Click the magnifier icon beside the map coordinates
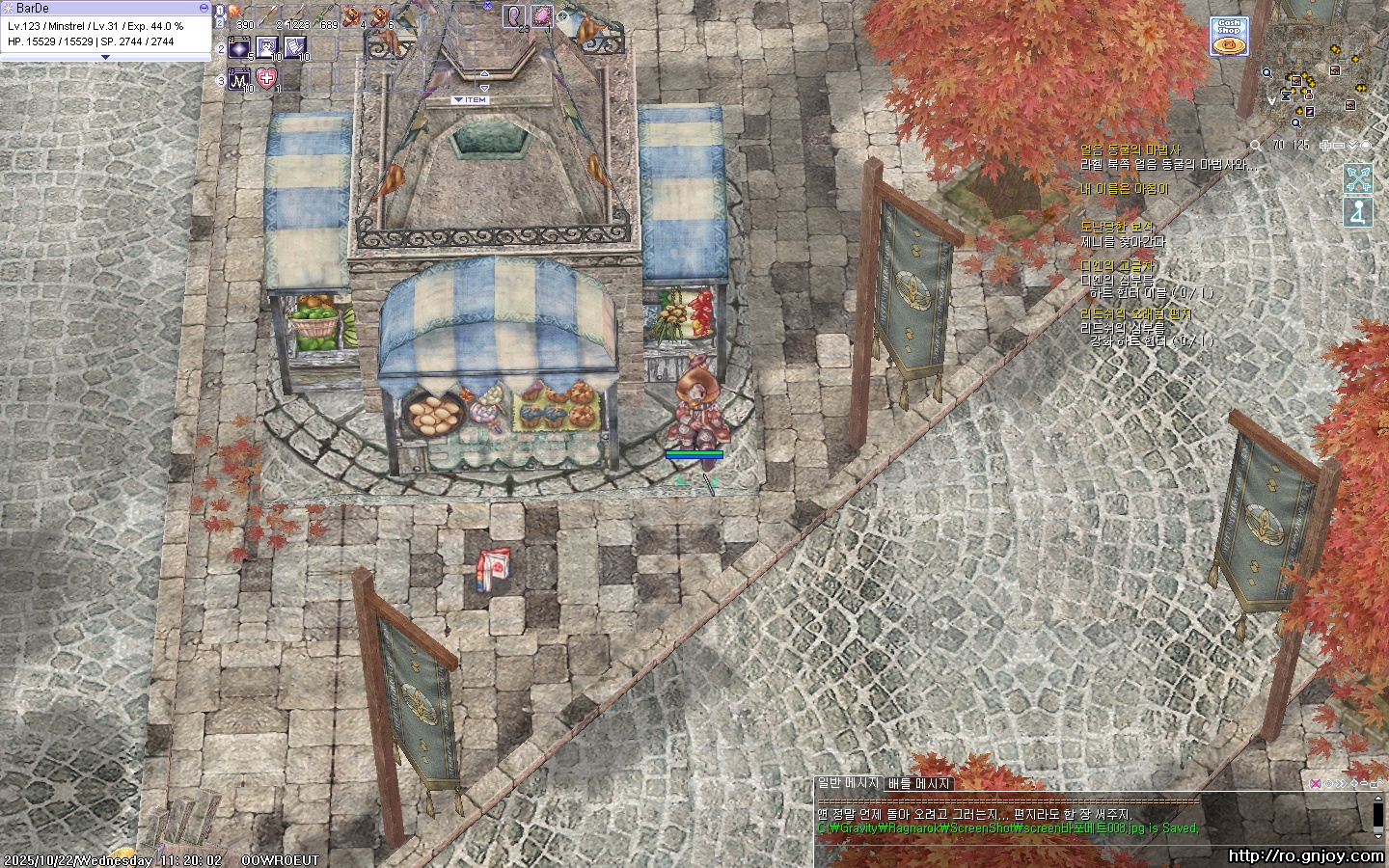The height and width of the screenshot is (868, 1389). pyautogui.click(x=1255, y=146)
